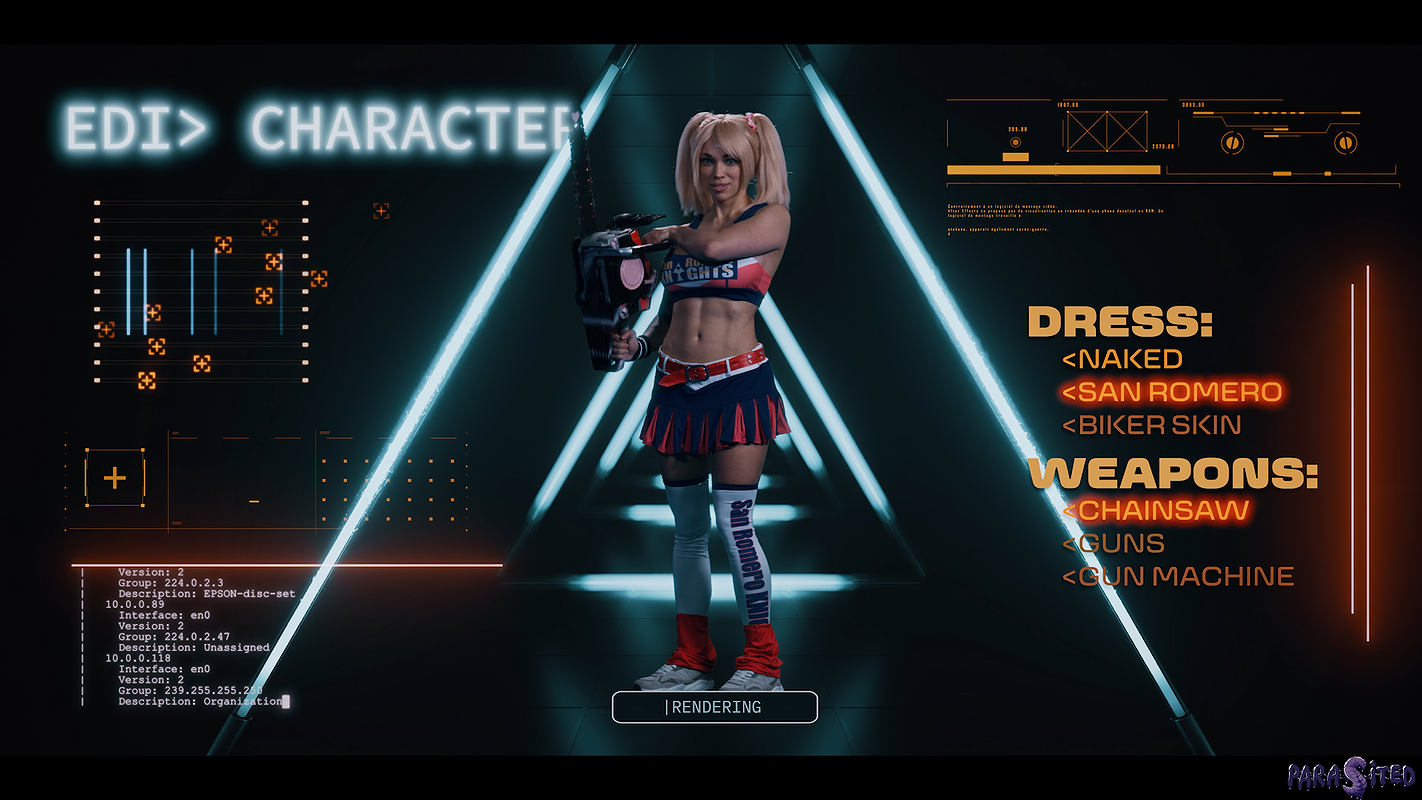The height and width of the screenshot is (800, 1422).
Task: Pick the BIKER SKIN outfit
Action: click(1151, 425)
